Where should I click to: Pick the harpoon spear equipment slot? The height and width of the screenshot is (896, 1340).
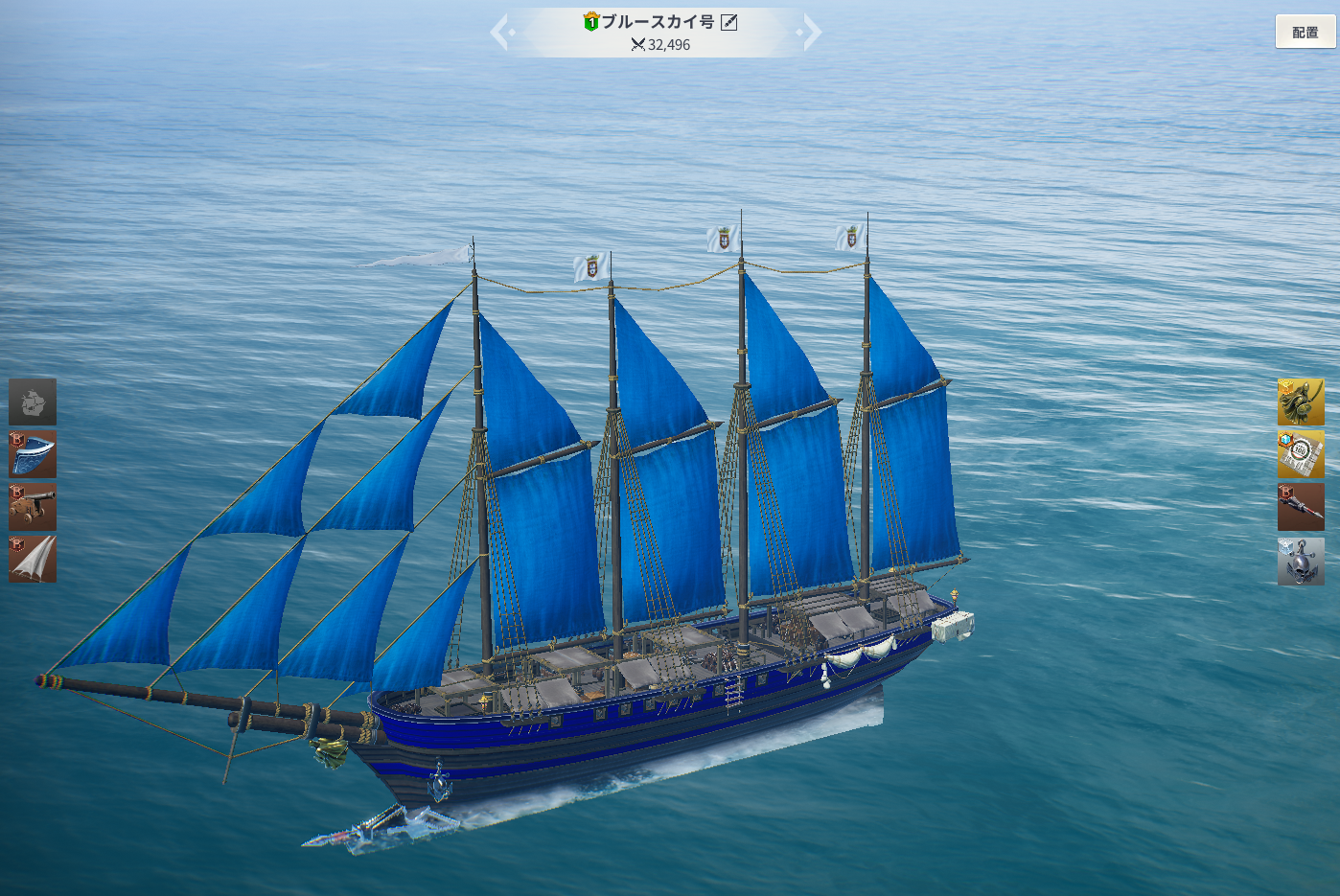pyautogui.click(x=1301, y=507)
